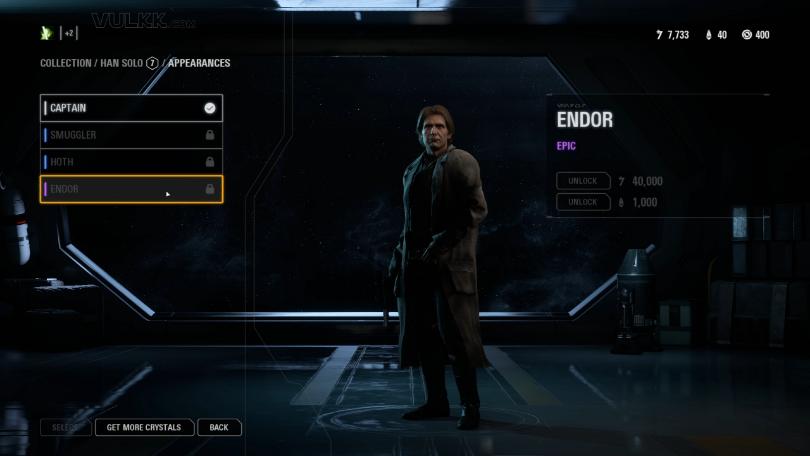
Task: Go back with the Back button
Action: coord(219,428)
